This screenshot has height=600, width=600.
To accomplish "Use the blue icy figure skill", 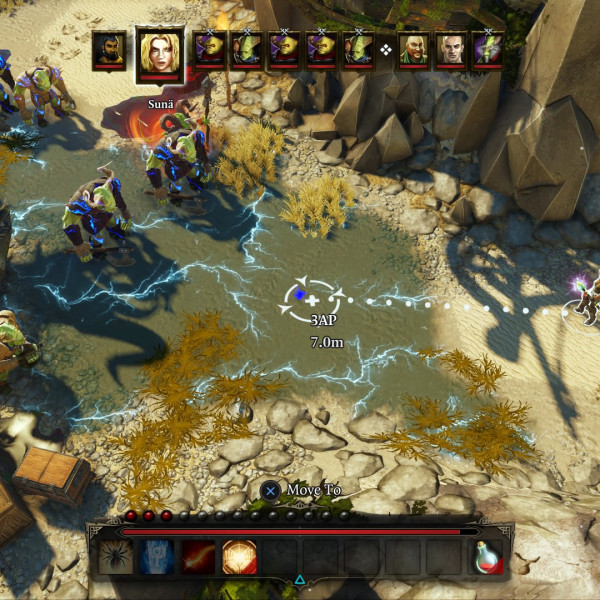I will (156, 557).
